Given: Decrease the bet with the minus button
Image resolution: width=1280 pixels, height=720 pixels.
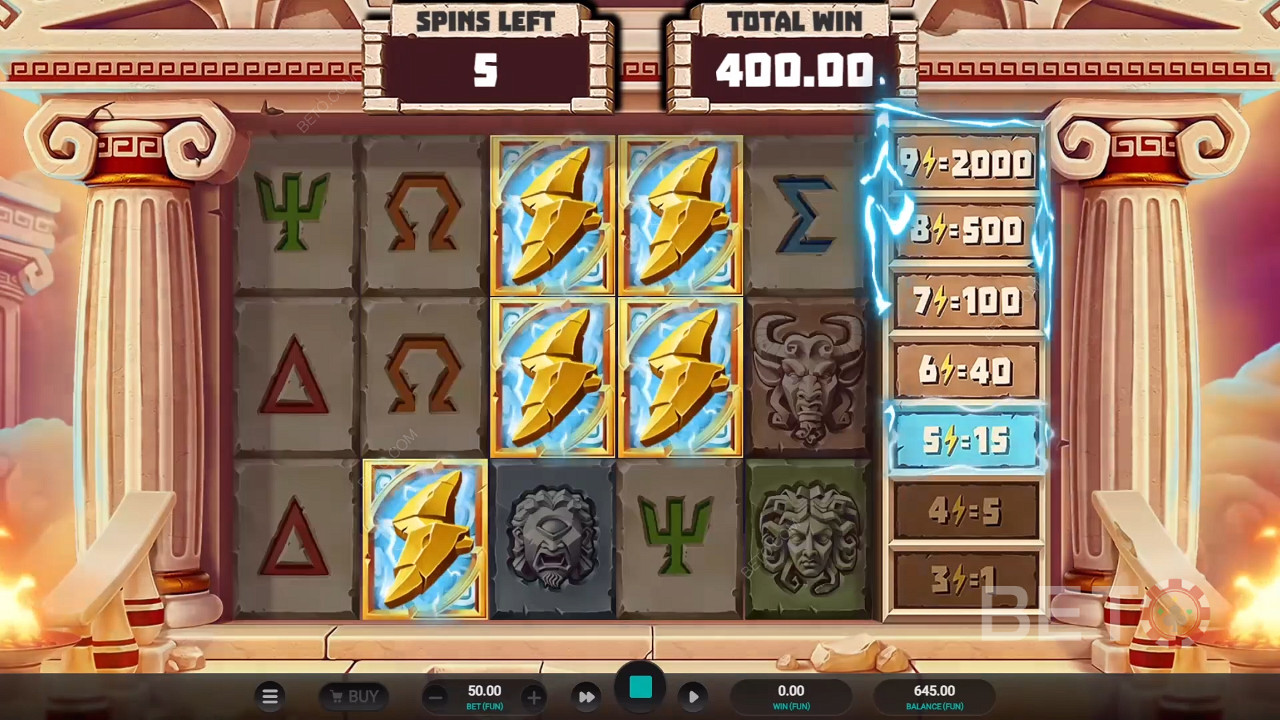Looking at the screenshot, I should [434, 697].
